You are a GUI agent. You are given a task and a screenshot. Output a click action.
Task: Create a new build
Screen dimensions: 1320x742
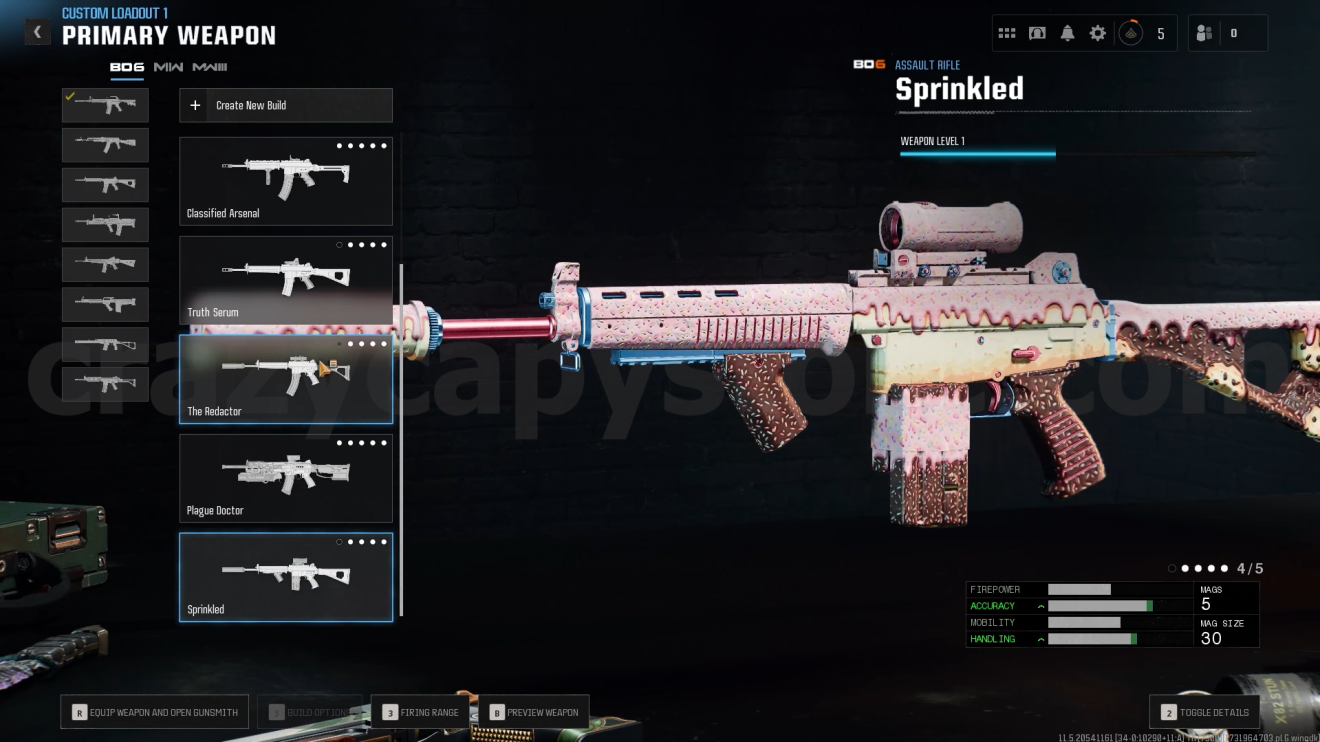coord(286,105)
